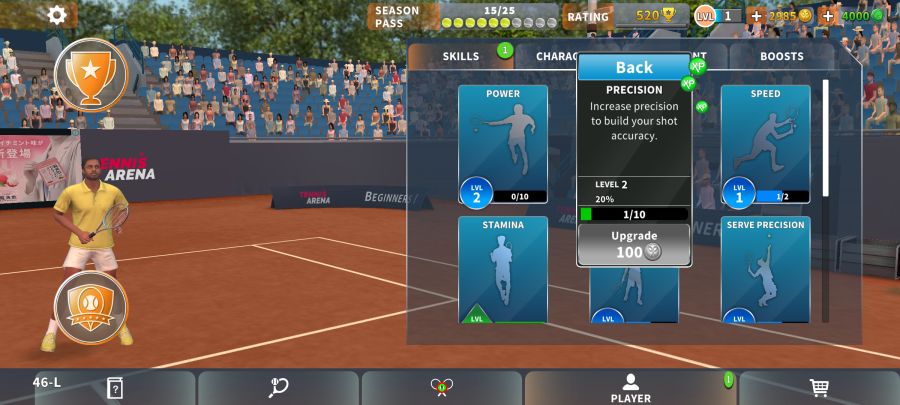Open the question mark card tab
This screenshot has height=405, width=900.
115,388
